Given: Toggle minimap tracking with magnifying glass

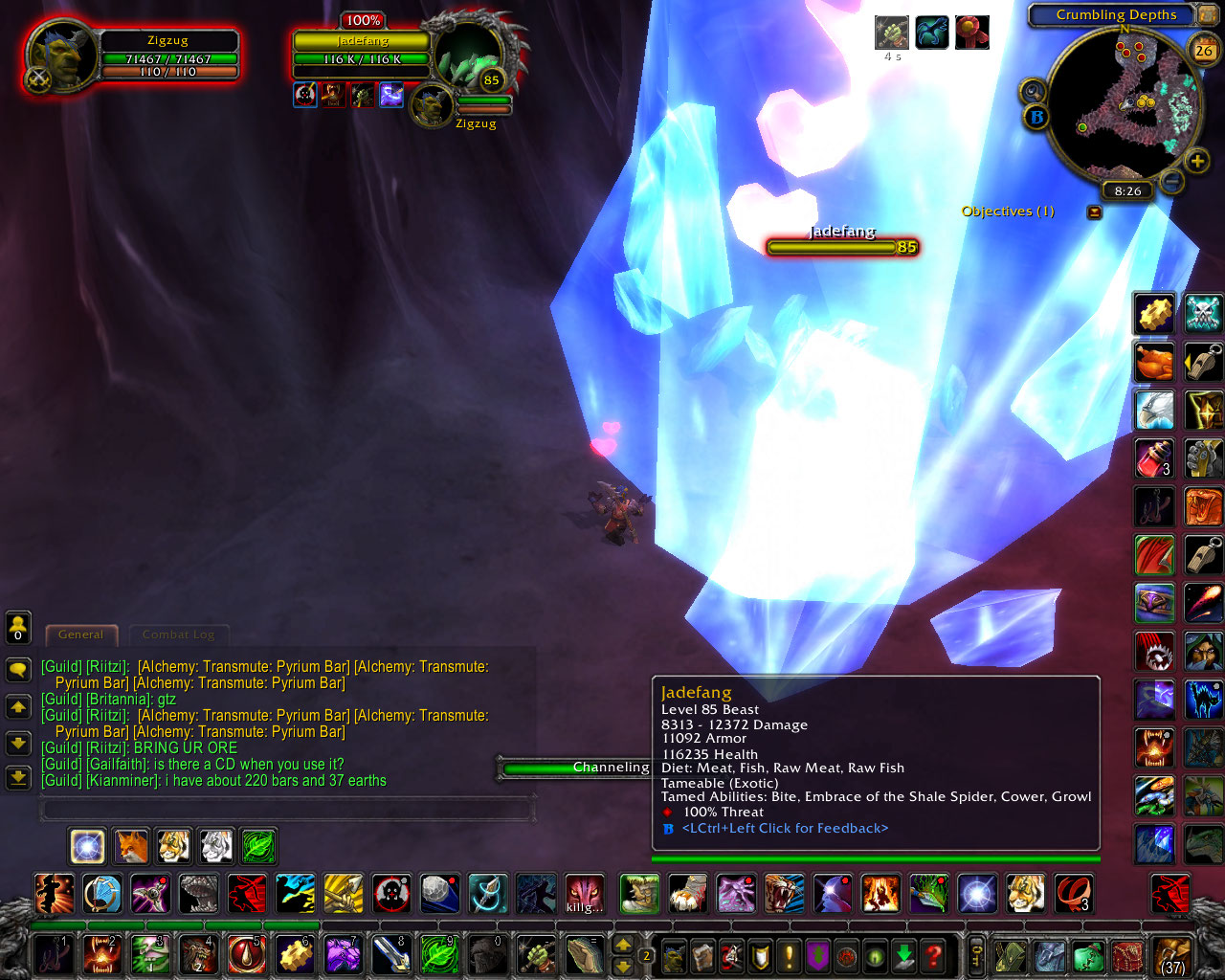Looking at the screenshot, I should click(x=1036, y=93).
